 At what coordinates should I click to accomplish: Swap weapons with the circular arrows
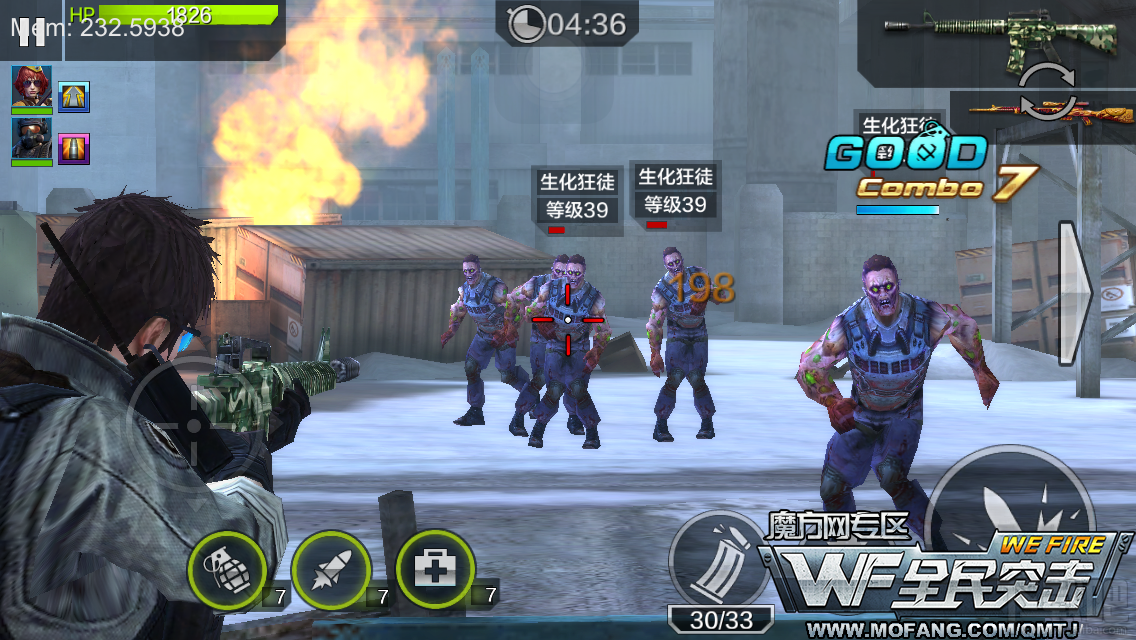[1046, 89]
